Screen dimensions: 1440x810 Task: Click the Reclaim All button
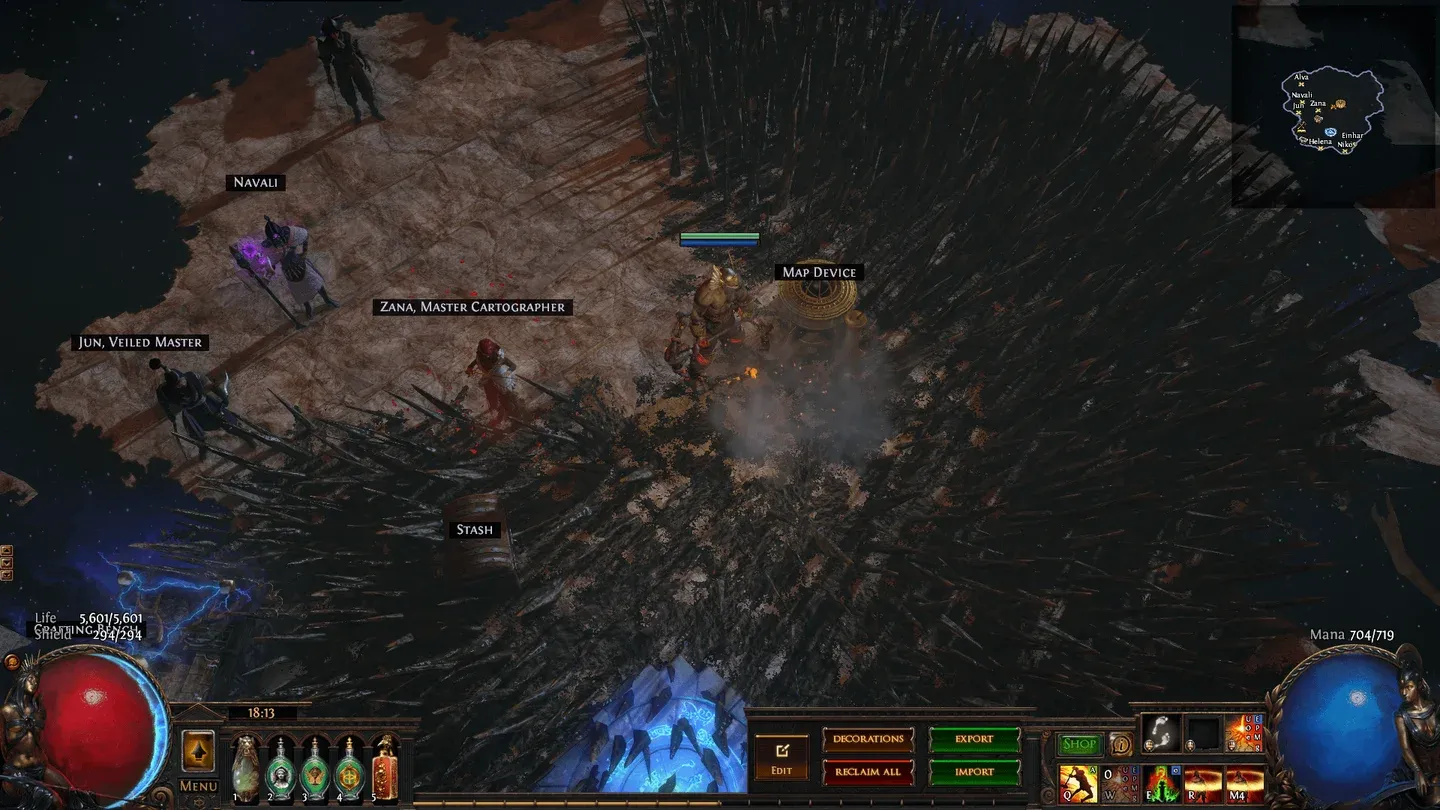pyautogui.click(x=868, y=772)
